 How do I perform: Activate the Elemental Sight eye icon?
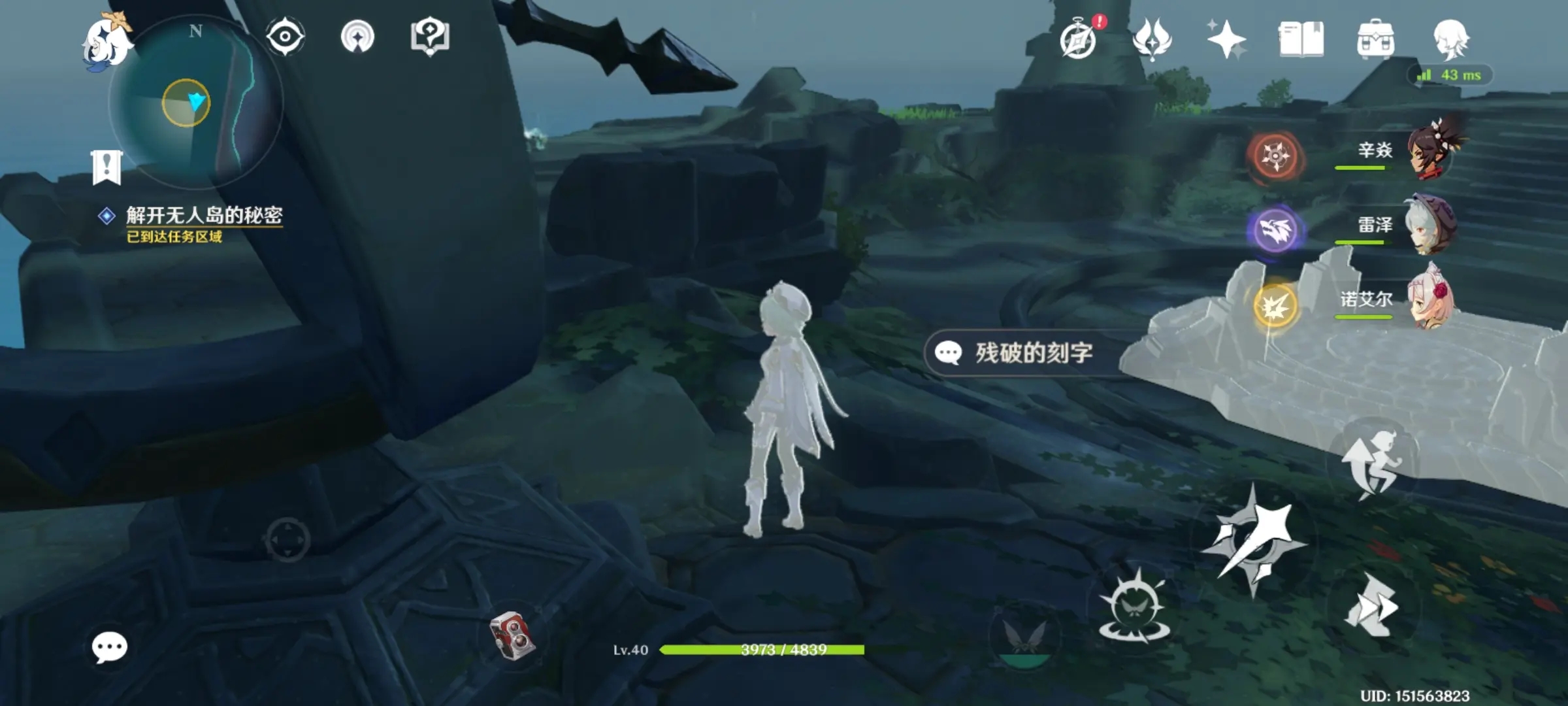[286, 37]
